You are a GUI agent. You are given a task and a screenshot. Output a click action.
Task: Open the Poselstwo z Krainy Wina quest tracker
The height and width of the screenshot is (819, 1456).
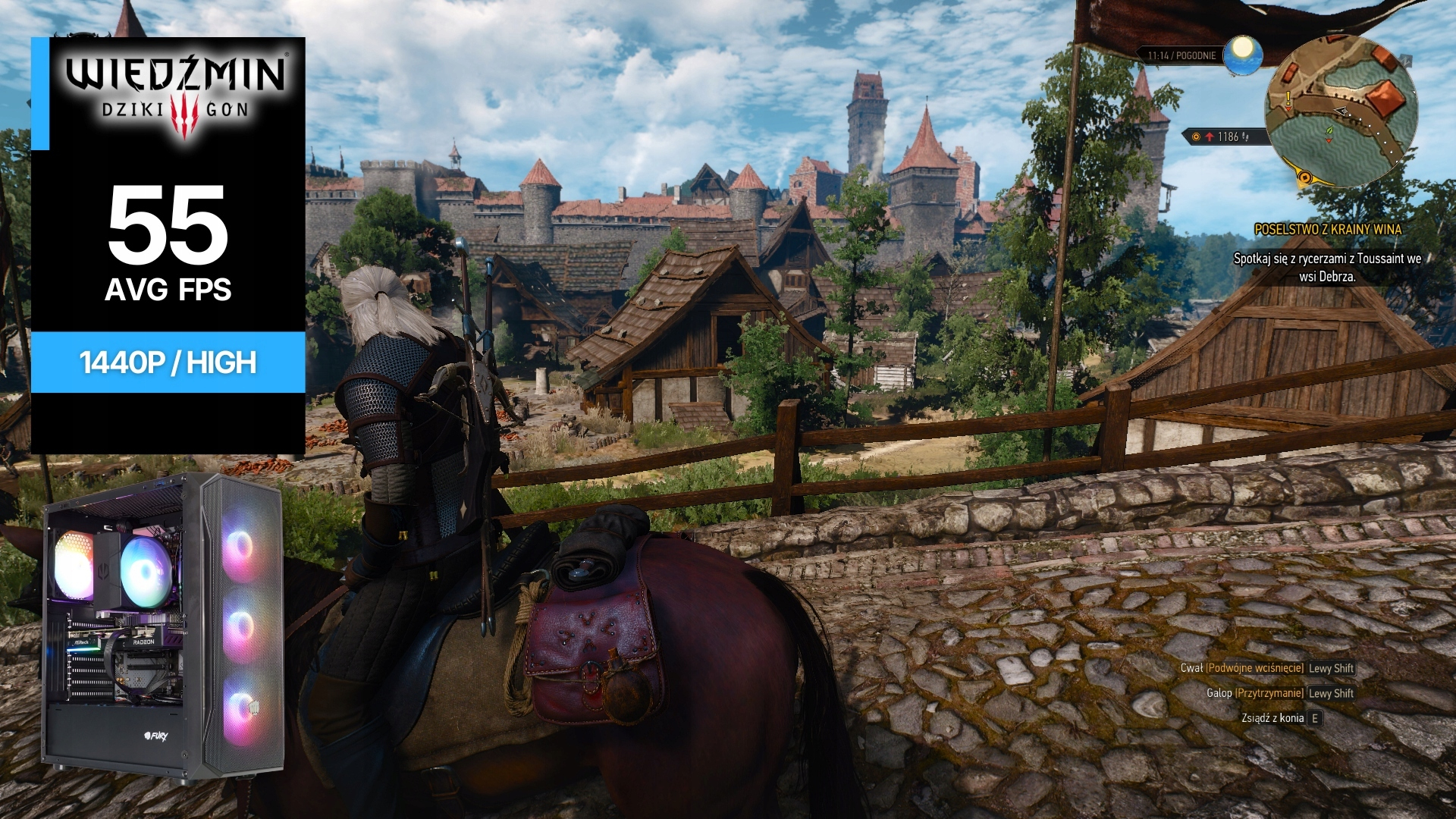(1328, 229)
